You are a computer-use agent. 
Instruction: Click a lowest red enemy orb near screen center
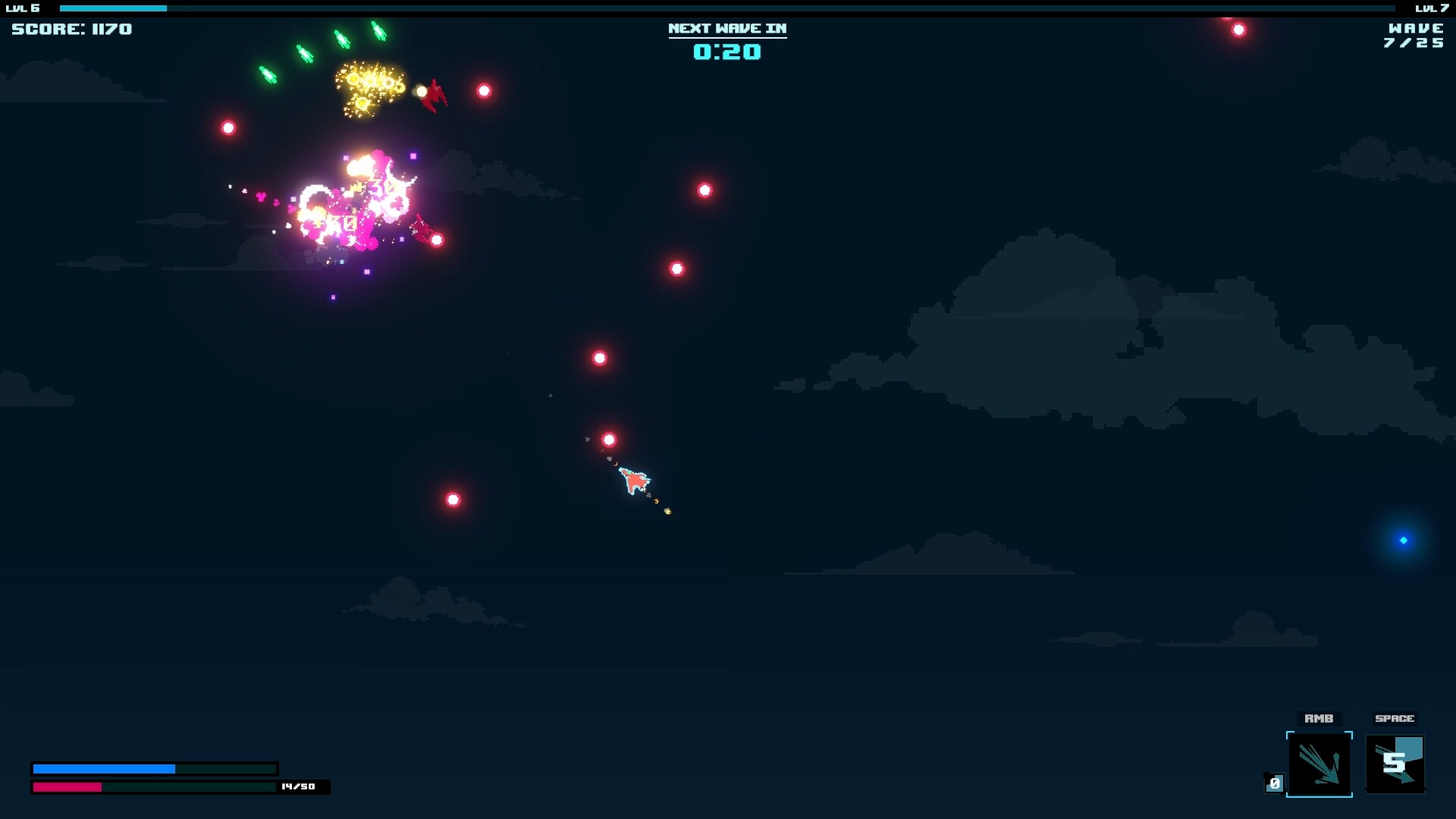pos(453,500)
